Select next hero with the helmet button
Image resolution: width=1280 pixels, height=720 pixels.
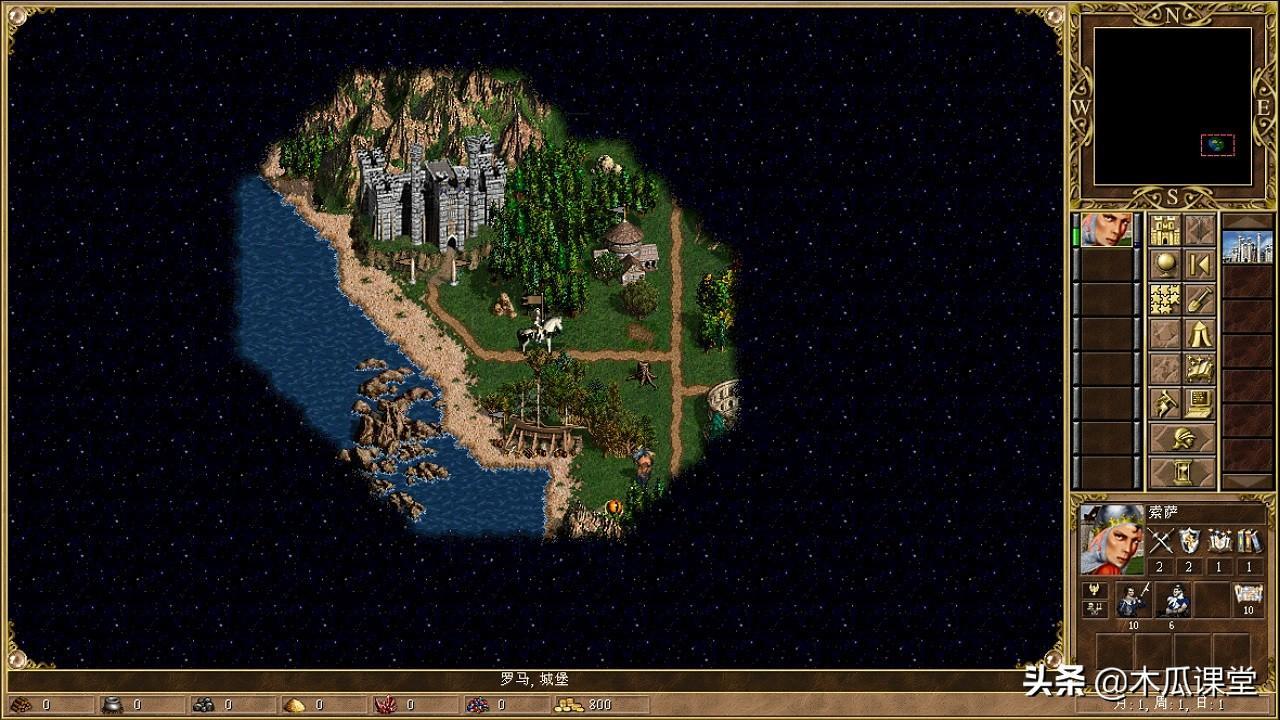point(1182,438)
